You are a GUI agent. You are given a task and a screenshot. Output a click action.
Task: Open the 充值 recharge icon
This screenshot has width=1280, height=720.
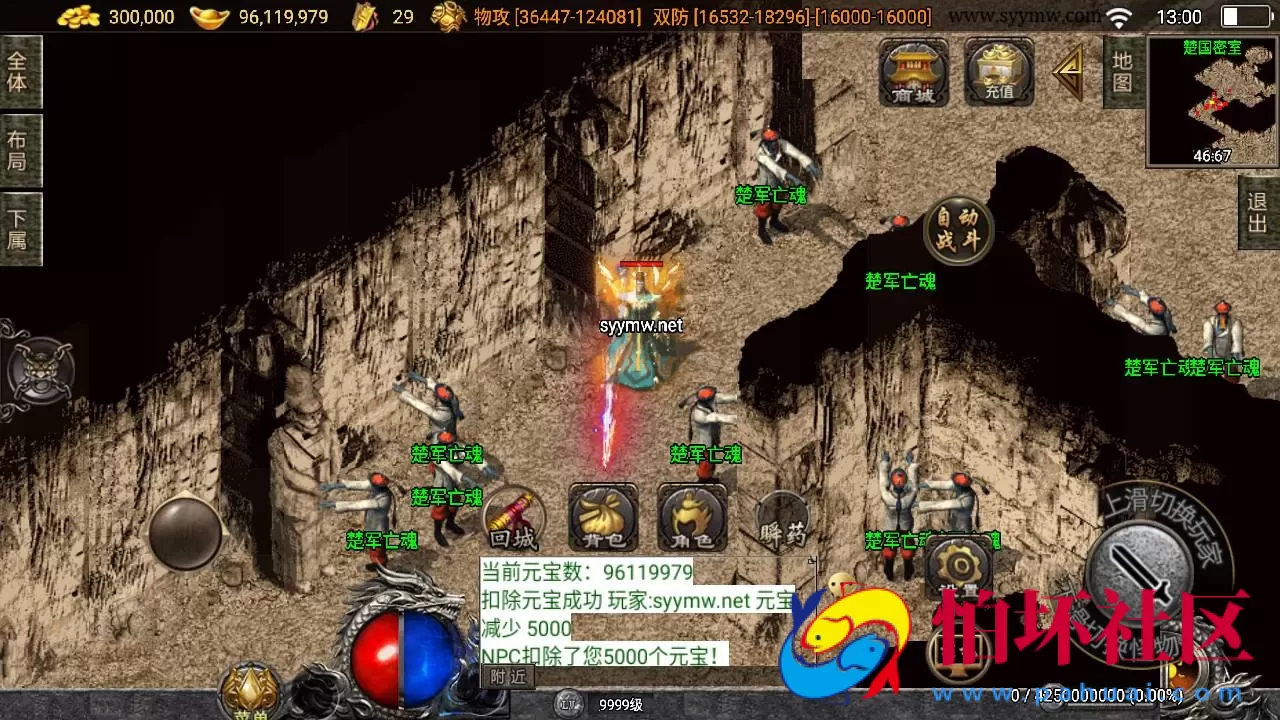(997, 72)
